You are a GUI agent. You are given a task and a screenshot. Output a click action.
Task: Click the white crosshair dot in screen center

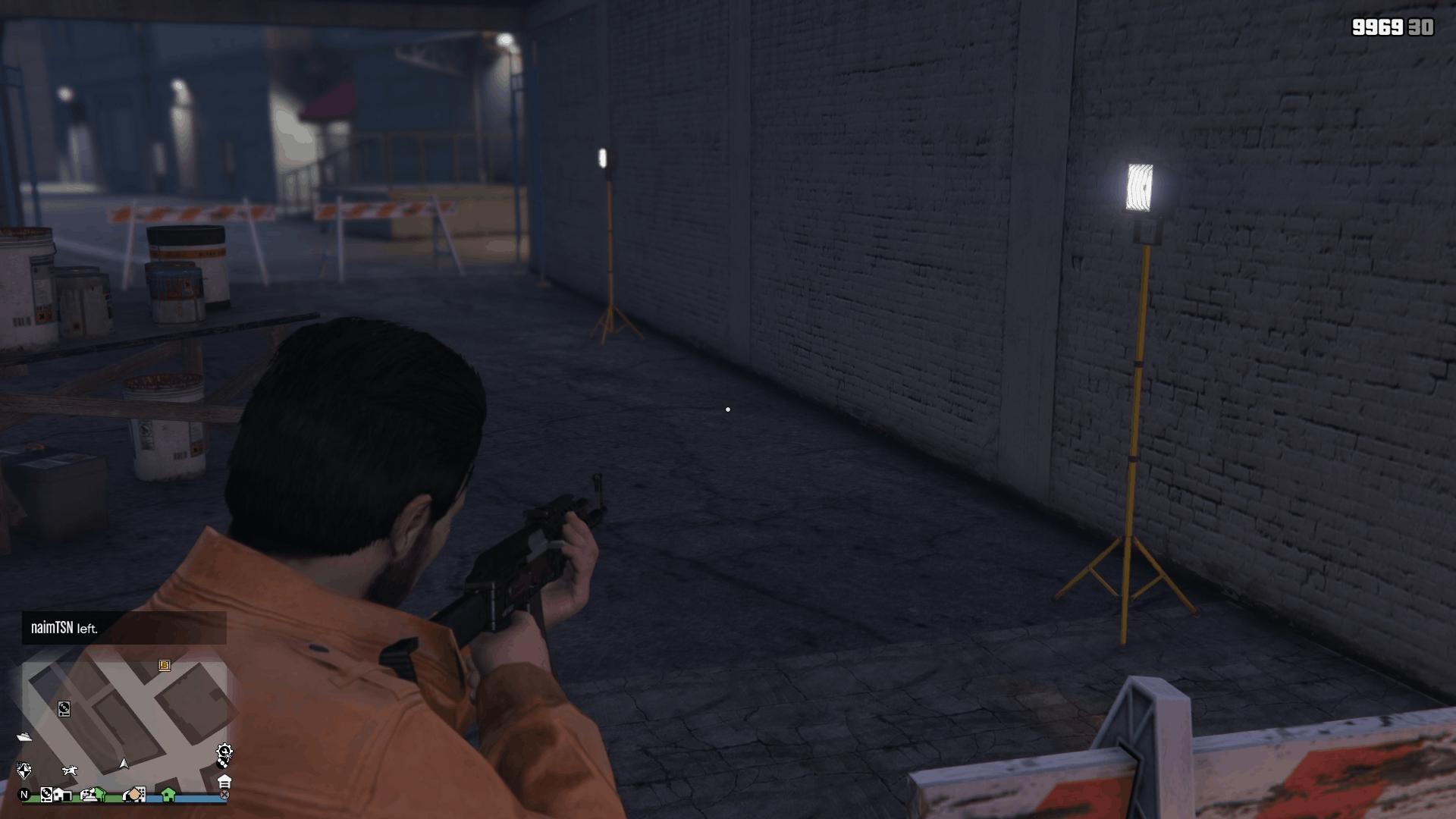[729, 408]
